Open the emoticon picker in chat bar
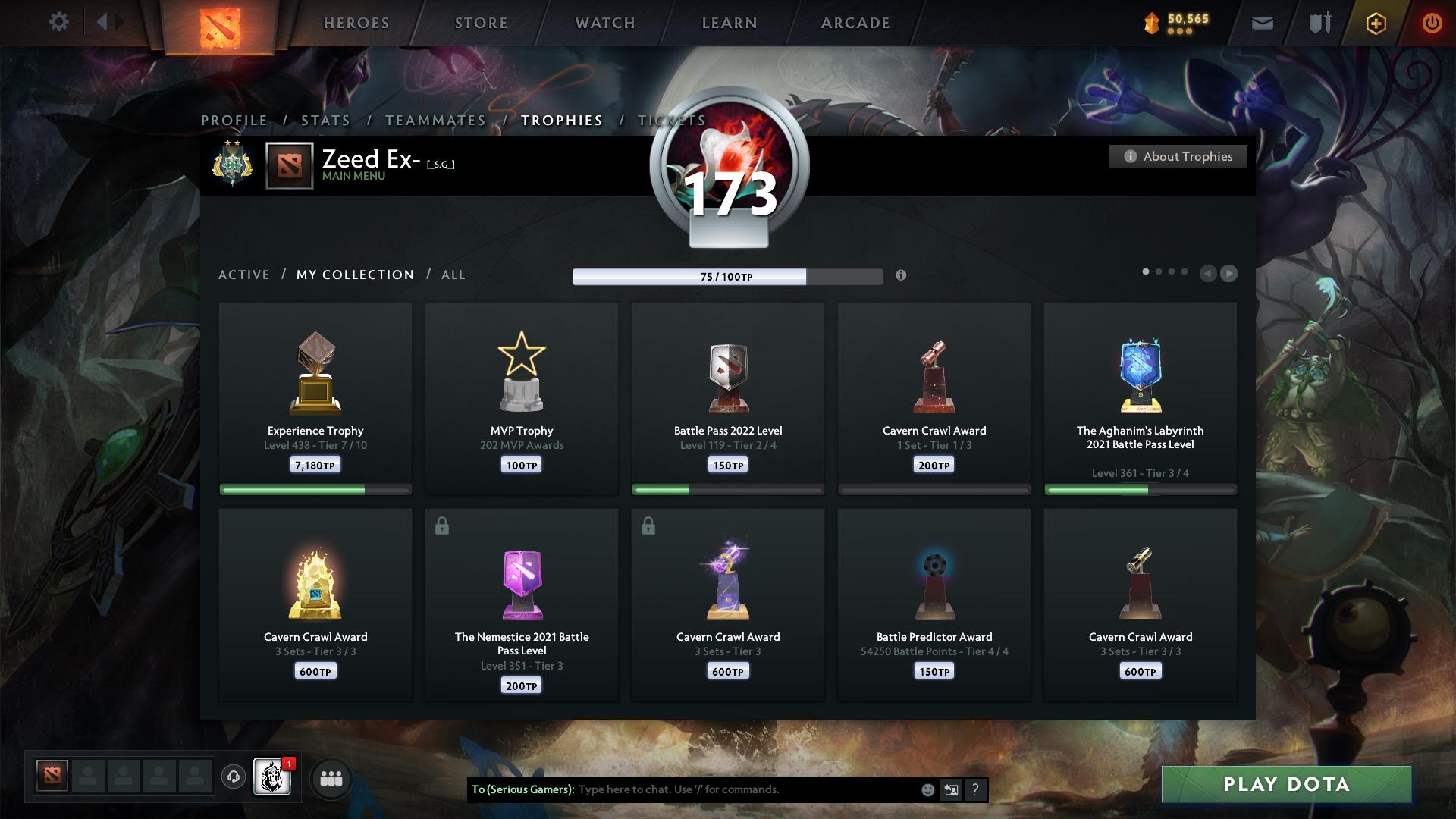The image size is (1456, 819). pyautogui.click(x=927, y=789)
